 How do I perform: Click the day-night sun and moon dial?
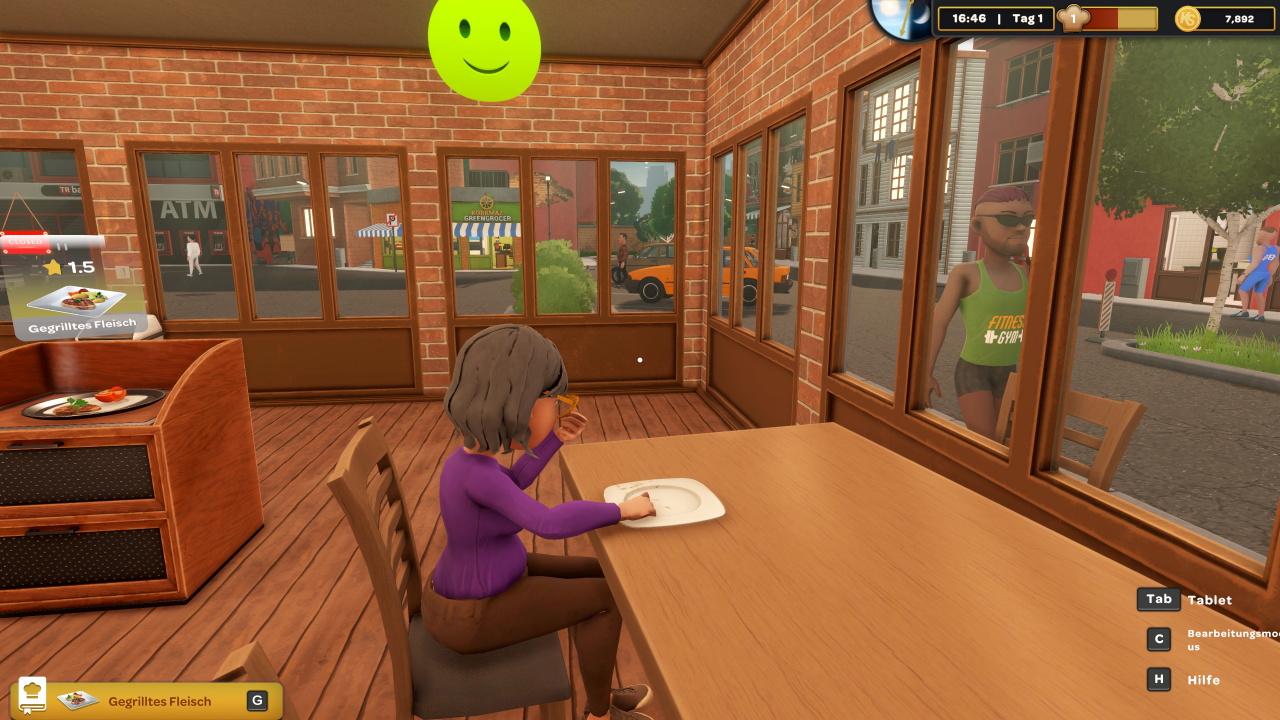coord(900,17)
